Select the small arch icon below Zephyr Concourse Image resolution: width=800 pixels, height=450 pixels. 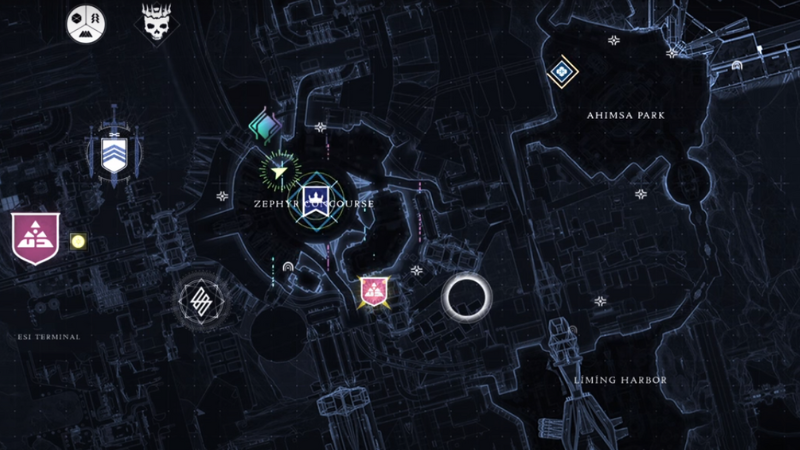coord(288,267)
